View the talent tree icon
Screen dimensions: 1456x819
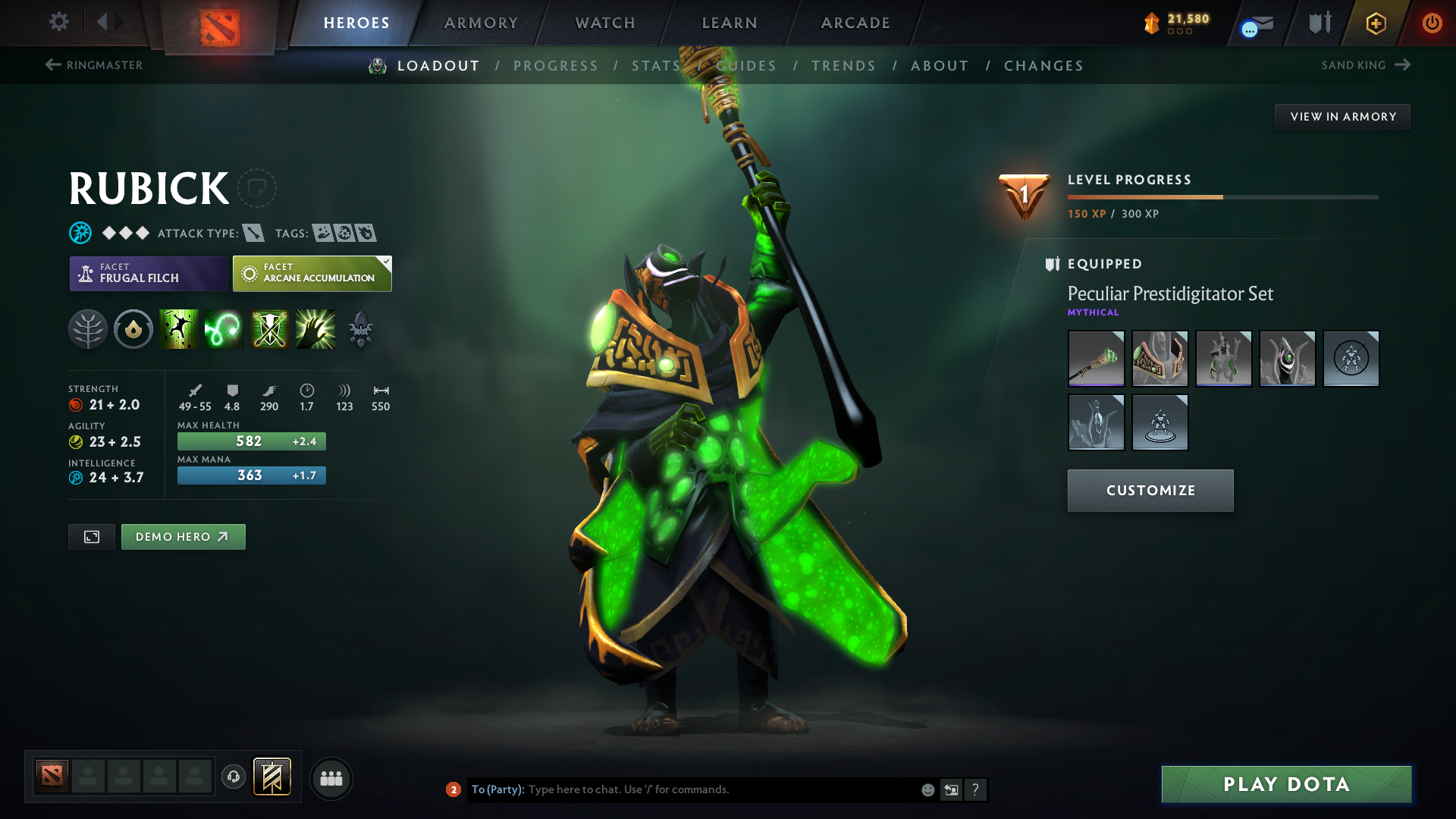[x=88, y=329]
